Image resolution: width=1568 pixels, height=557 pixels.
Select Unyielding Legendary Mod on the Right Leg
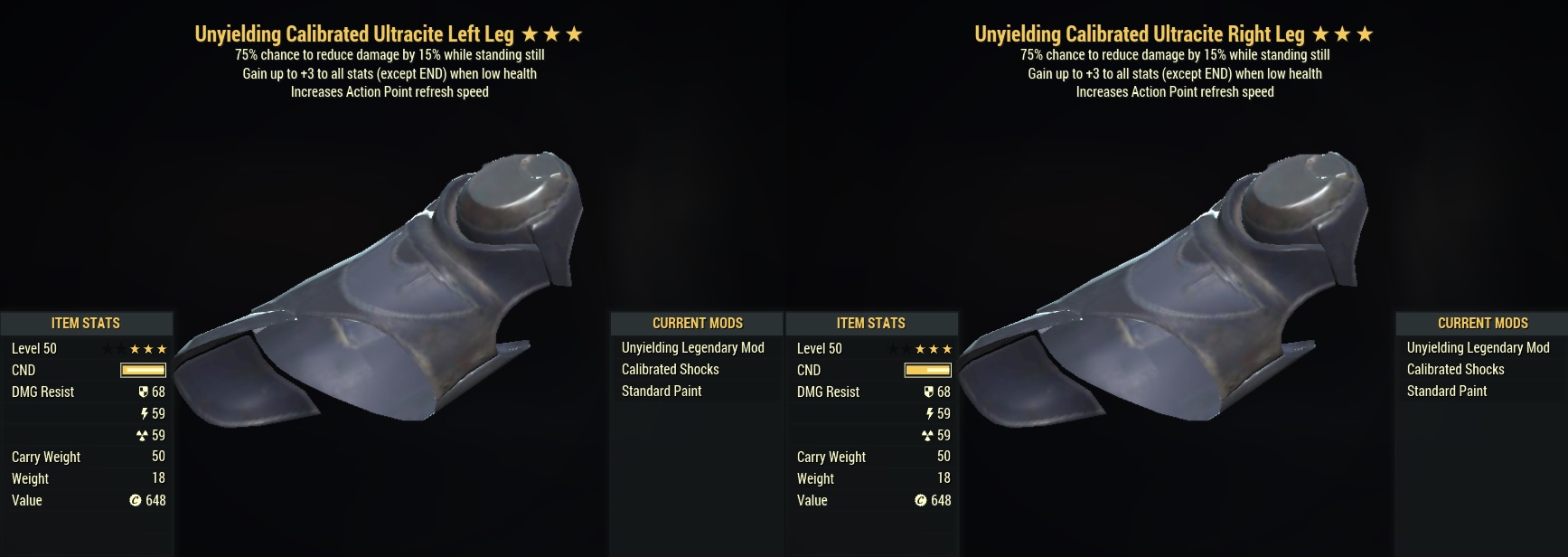tap(1478, 348)
